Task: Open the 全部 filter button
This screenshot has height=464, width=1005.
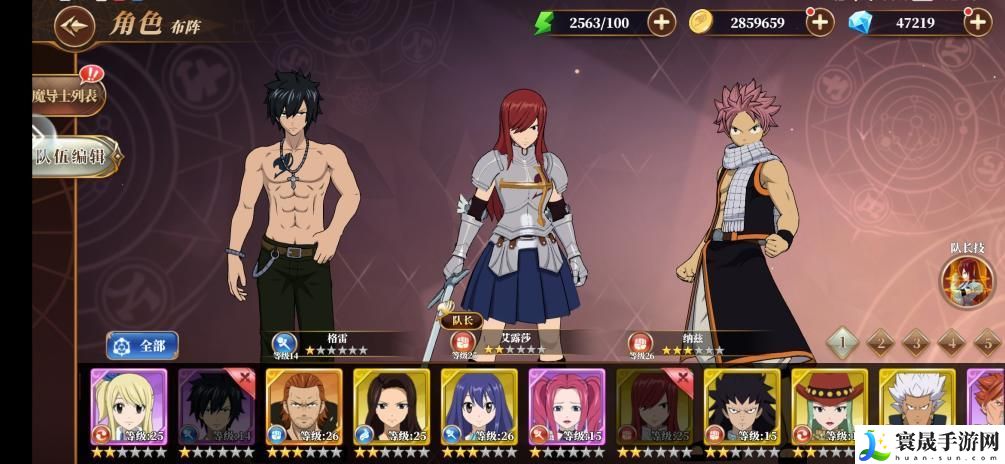Action: pyautogui.click(x=142, y=346)
